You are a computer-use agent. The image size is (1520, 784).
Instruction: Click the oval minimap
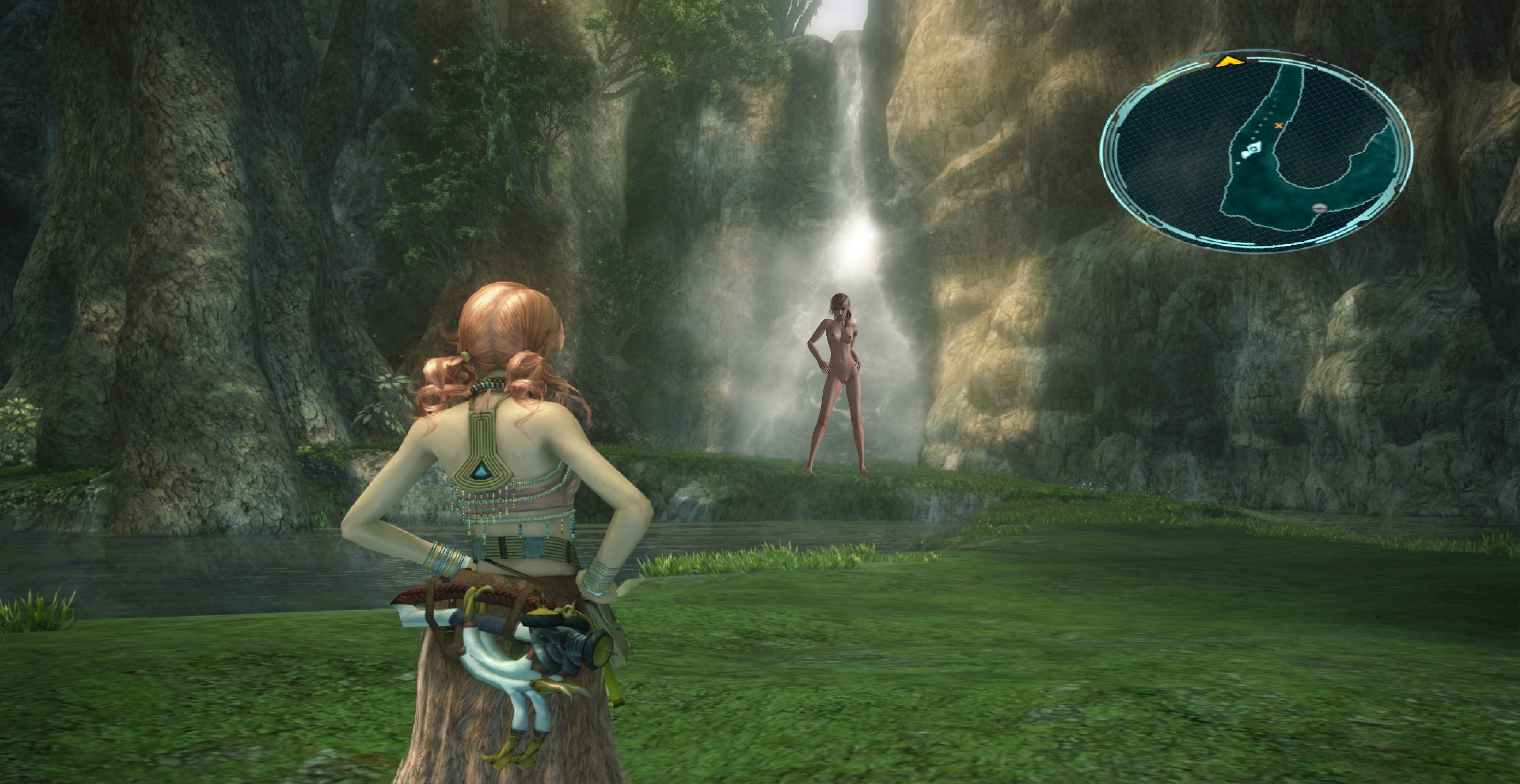click(1256, 151)
